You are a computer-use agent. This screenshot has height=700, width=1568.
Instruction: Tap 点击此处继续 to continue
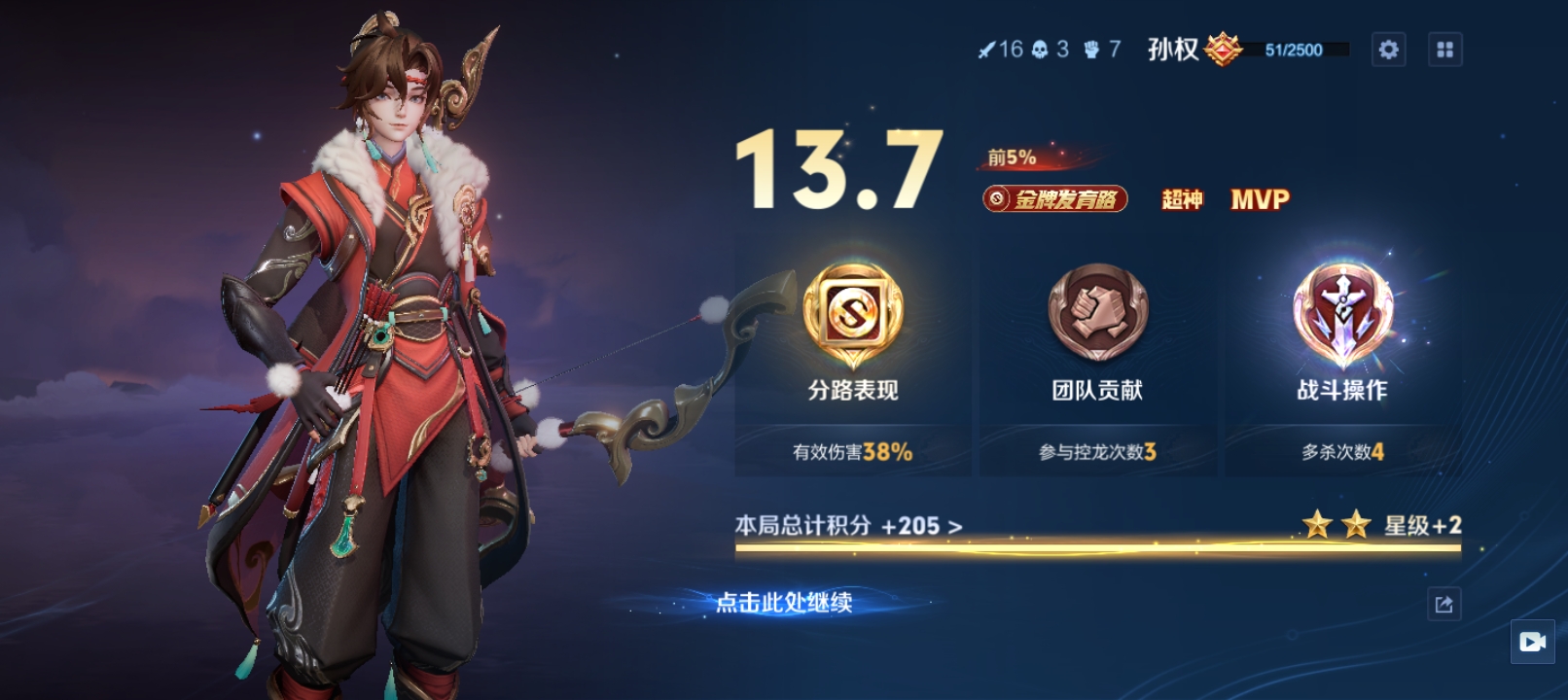click(x=784, y=603)
